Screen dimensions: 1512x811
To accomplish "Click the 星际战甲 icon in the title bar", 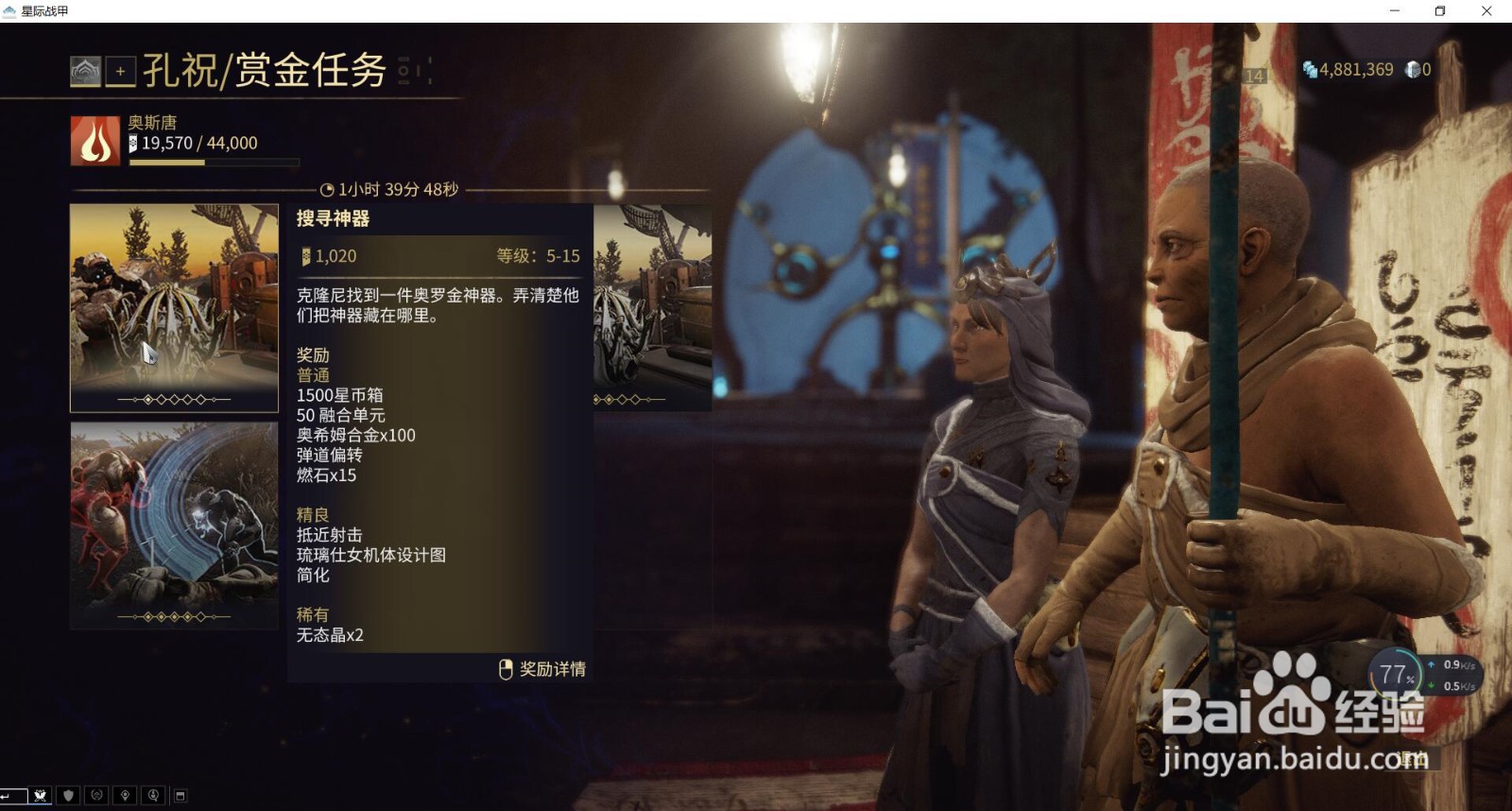I will [x=11, y=11].
